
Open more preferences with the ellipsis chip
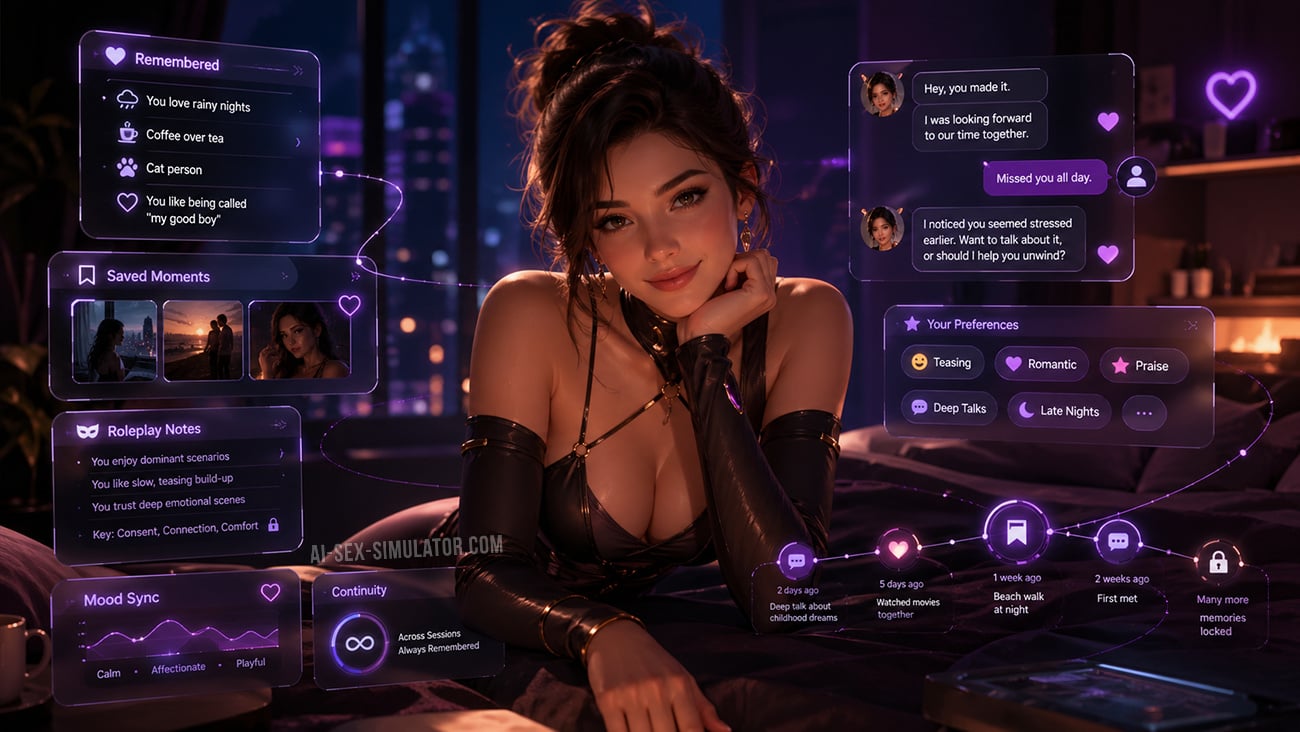point(1144,413)
